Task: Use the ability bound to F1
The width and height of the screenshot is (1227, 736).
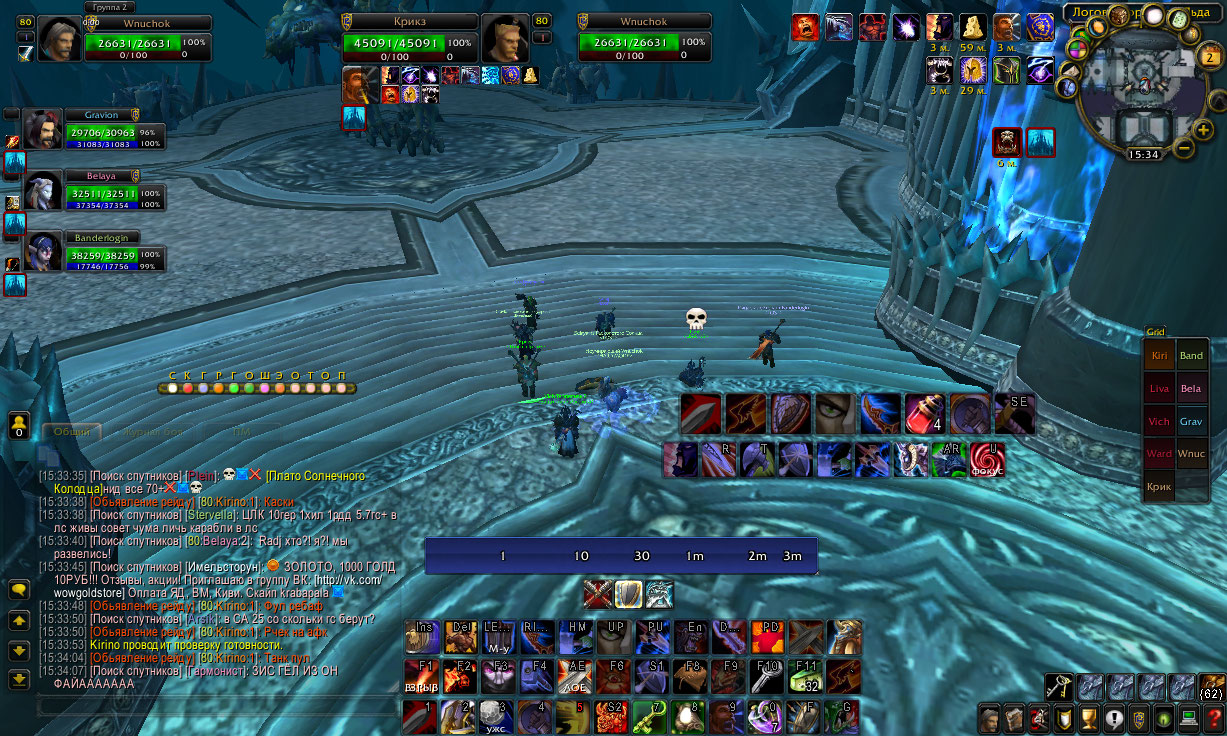Action: pyautogui.click(x=421, y=676)
